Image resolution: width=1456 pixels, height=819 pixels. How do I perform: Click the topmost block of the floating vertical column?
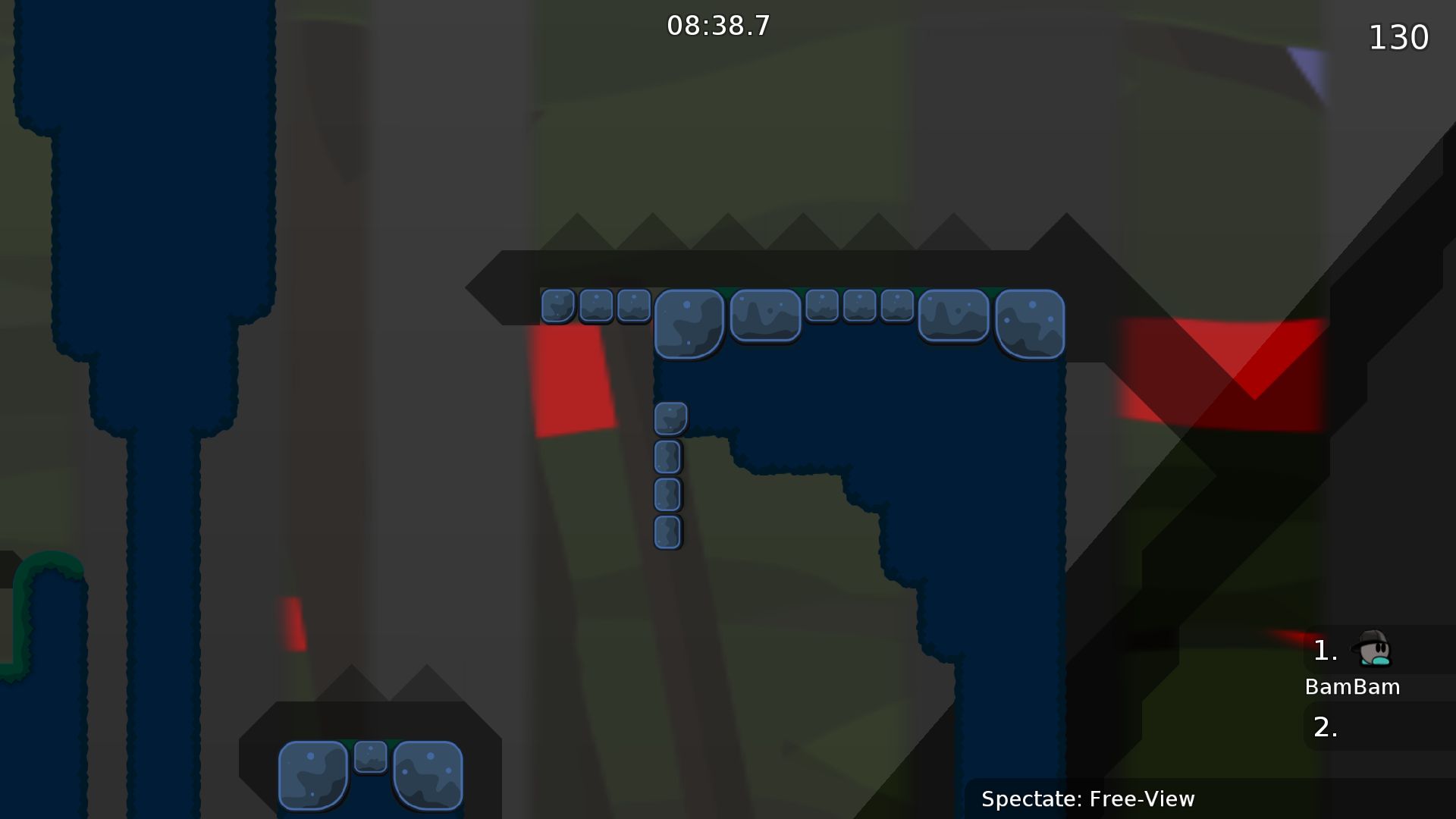tap(670, 418)
